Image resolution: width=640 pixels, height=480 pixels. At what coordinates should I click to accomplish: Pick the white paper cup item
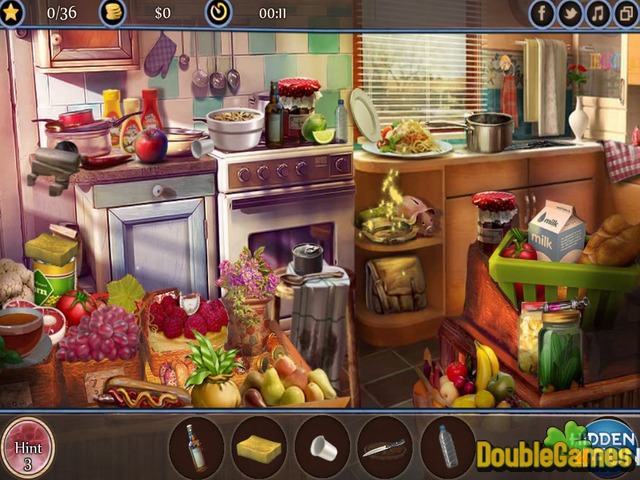pyautogui.click(x=323, y=447)
